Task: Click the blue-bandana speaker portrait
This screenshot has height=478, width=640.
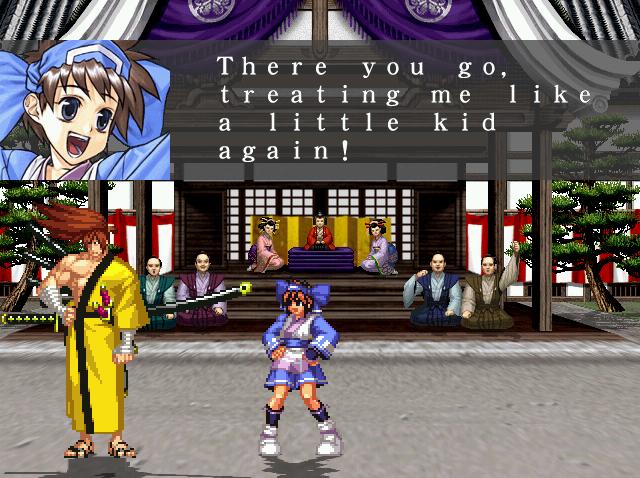Action: (x=84, y=110)
